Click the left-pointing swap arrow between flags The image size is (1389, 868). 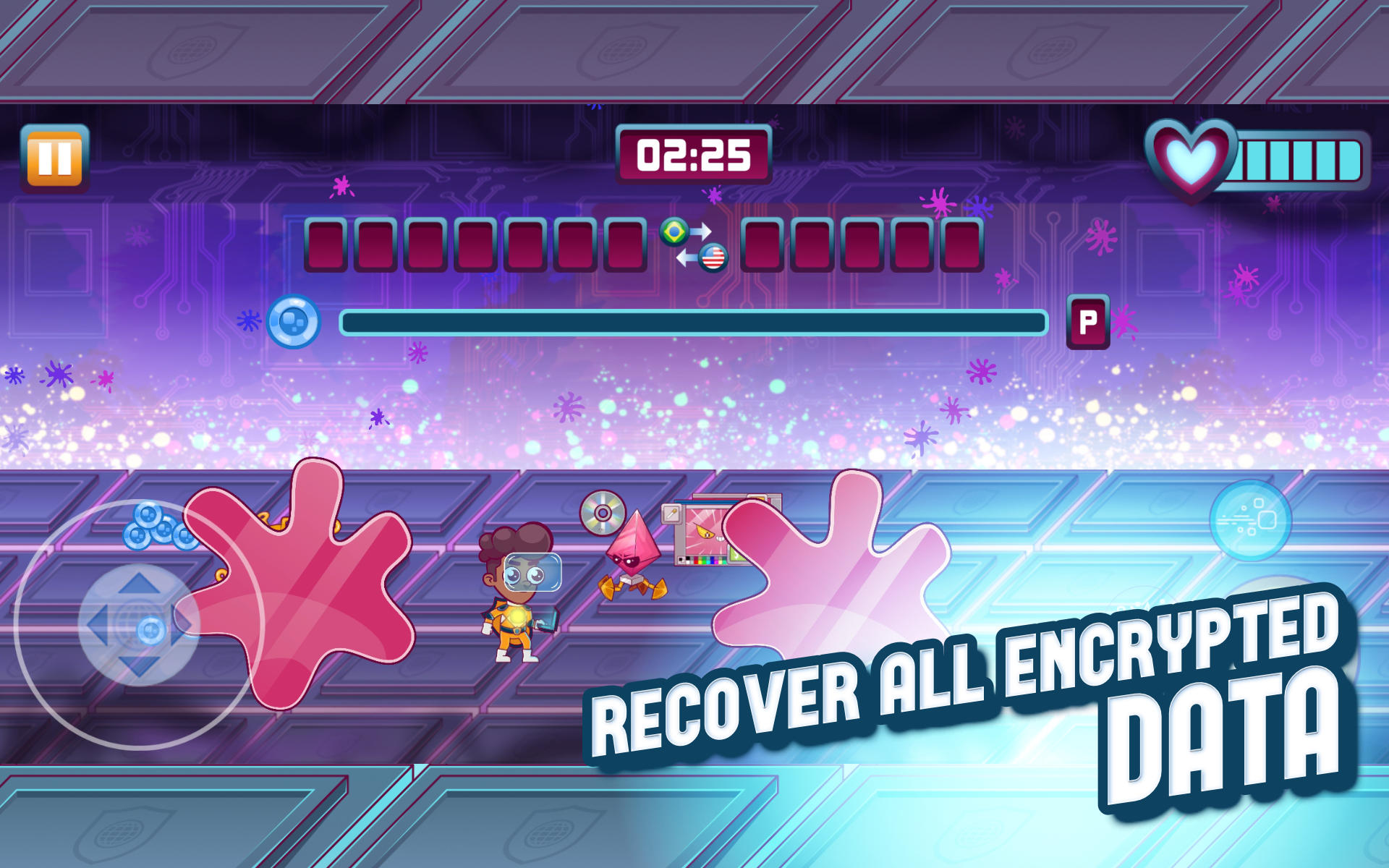[x=686, y=258]
